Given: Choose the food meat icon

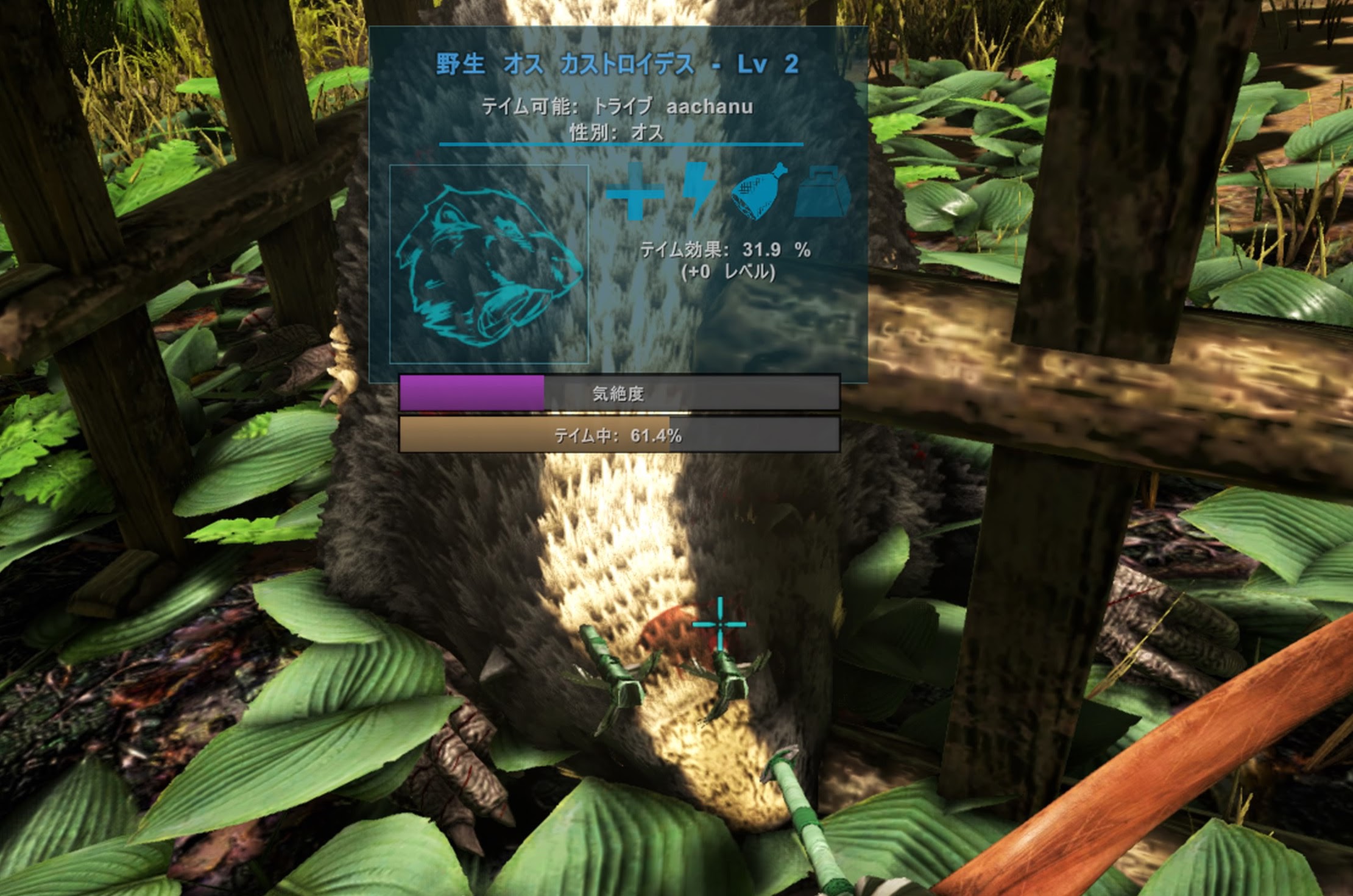Looking at the screenshot, I should 758,191.
